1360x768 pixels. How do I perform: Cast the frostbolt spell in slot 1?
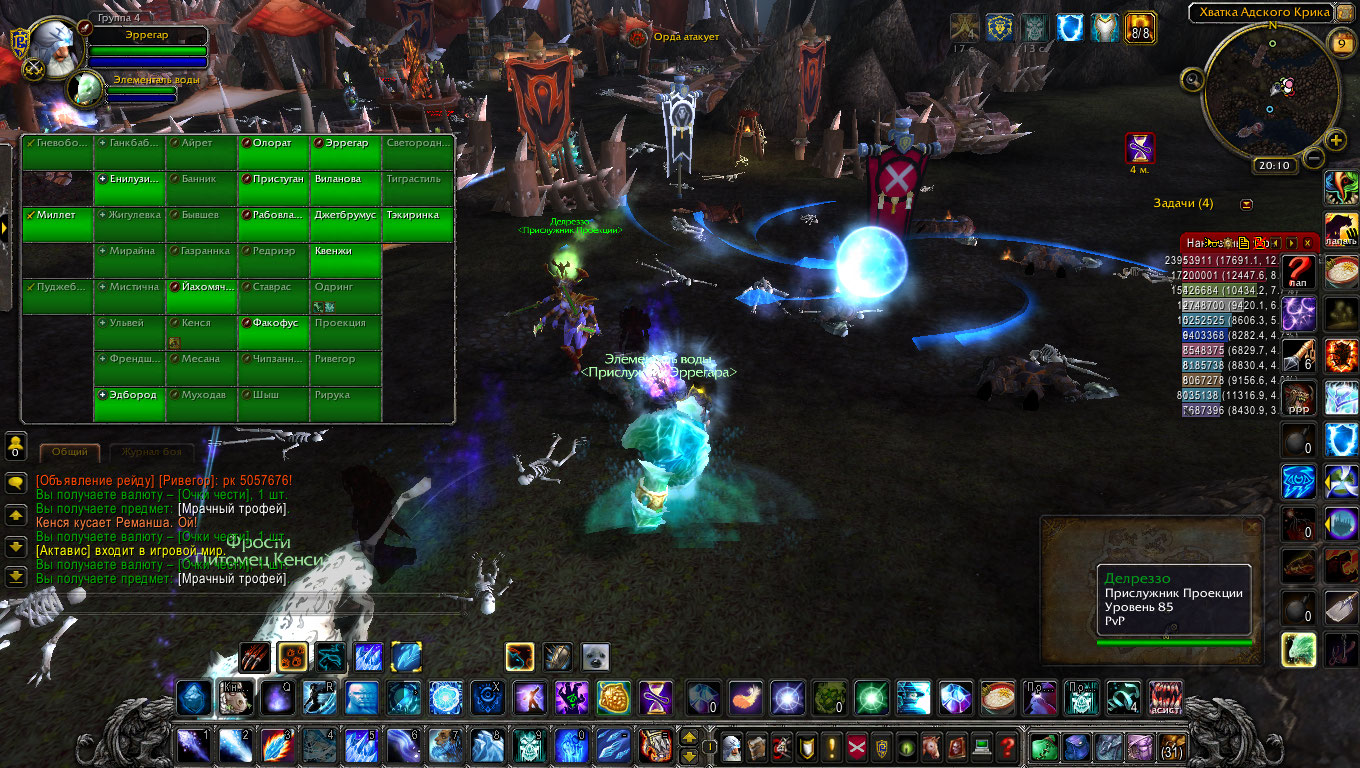[192, 746]
